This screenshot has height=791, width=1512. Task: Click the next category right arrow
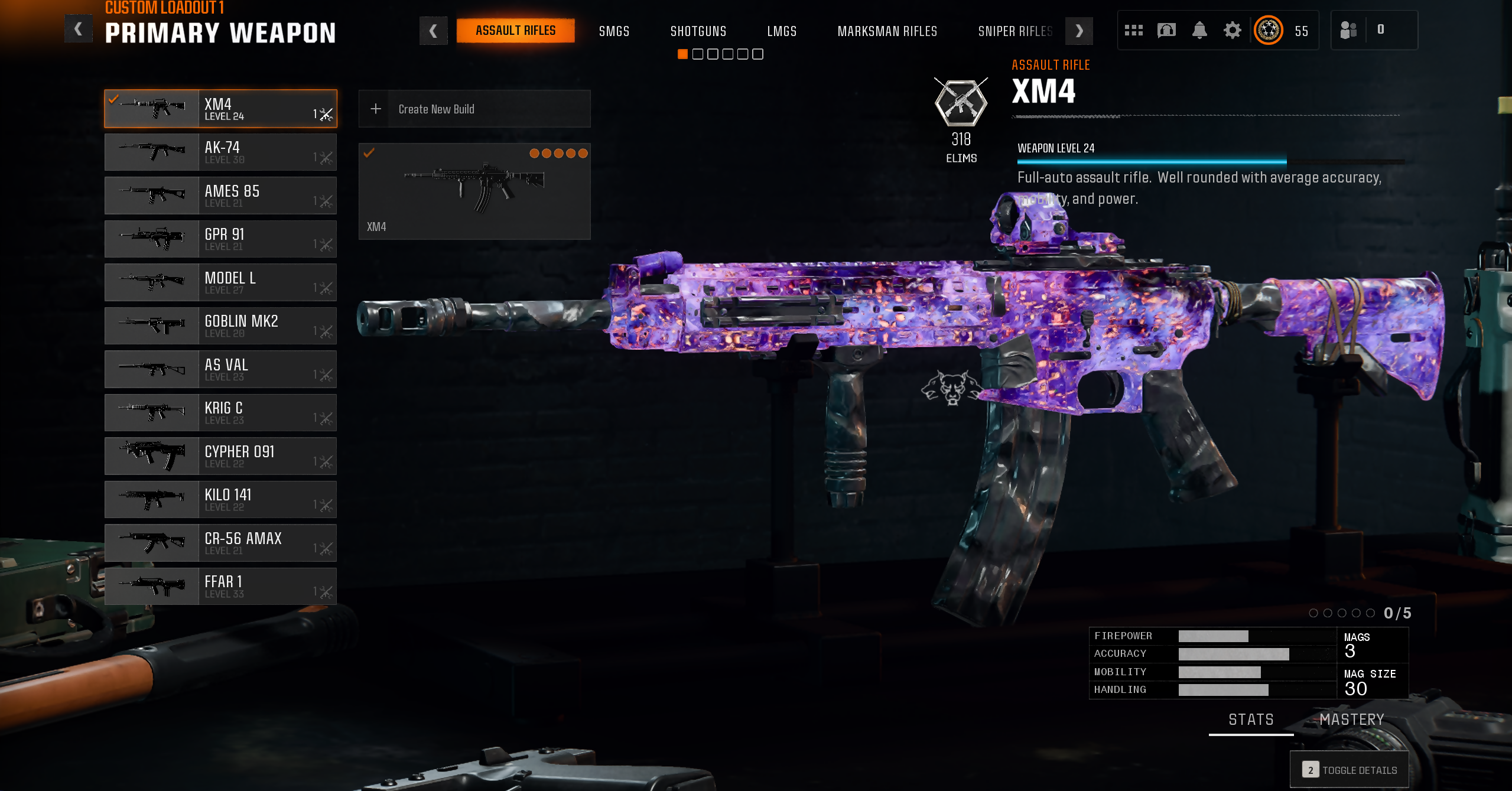(x=1079, y=31)
